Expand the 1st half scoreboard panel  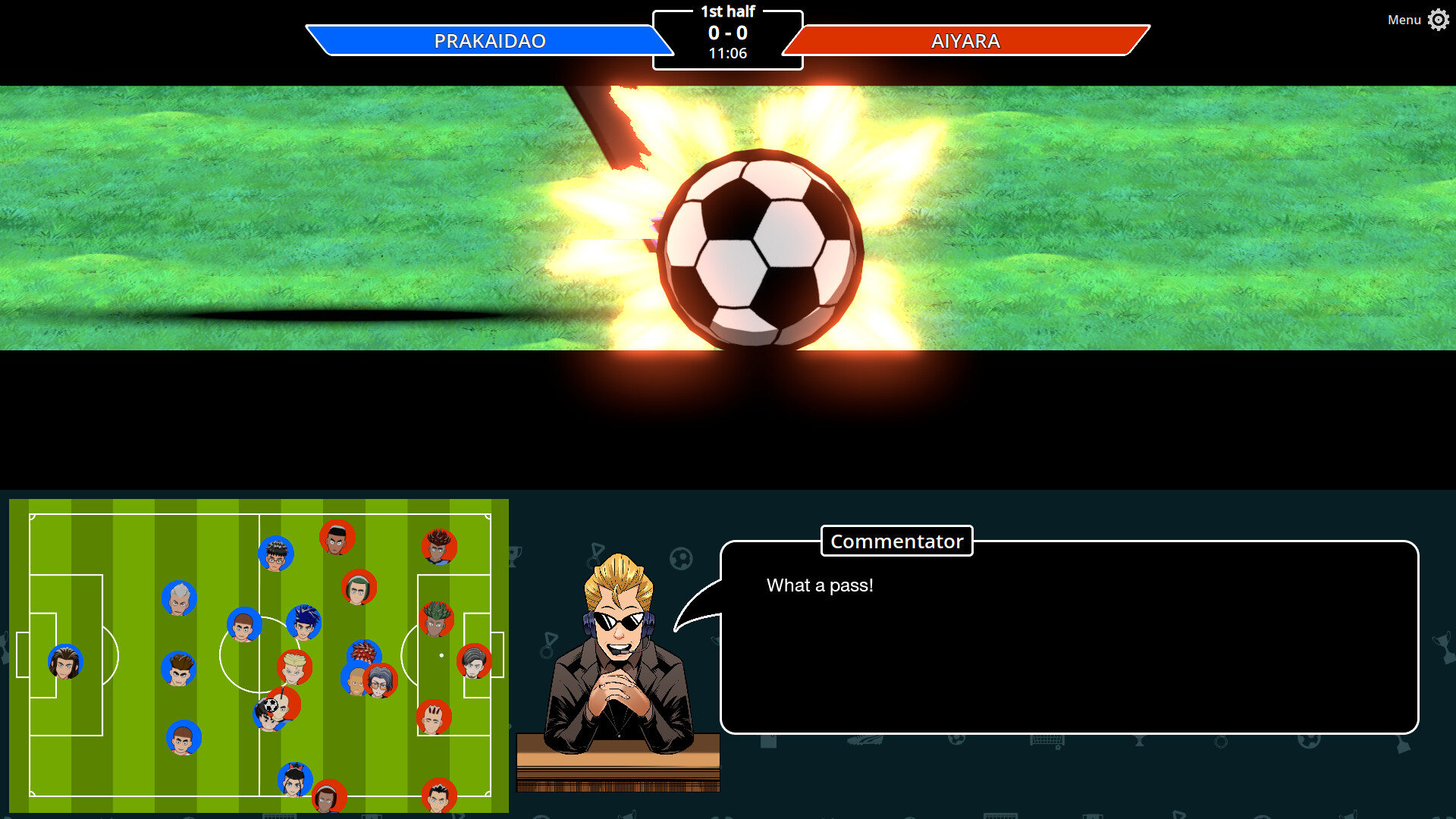(x=727, y=10)
